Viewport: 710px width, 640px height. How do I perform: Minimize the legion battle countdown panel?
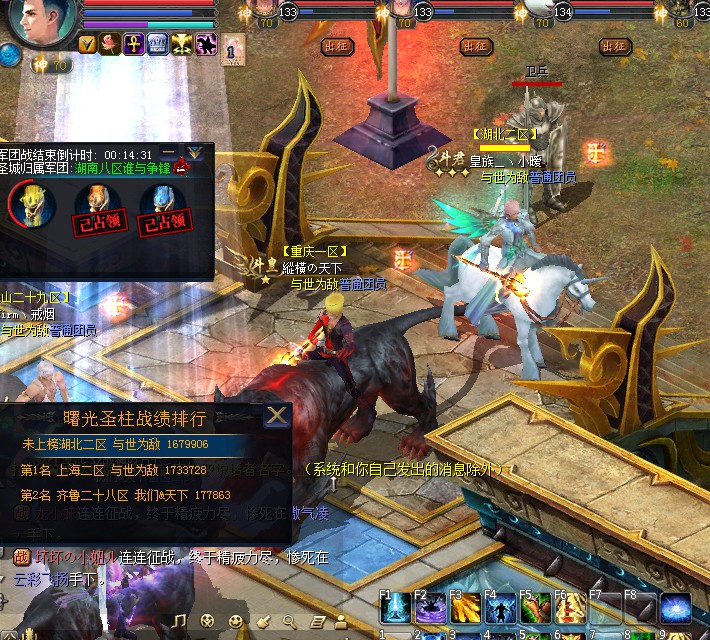[170, 153]
